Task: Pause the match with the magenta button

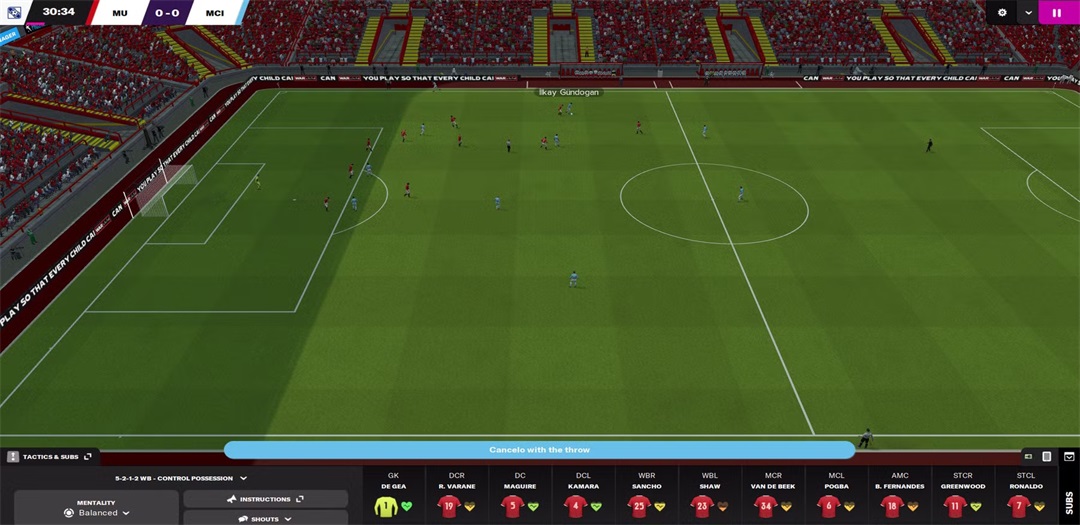Action: pos(1057,13)
